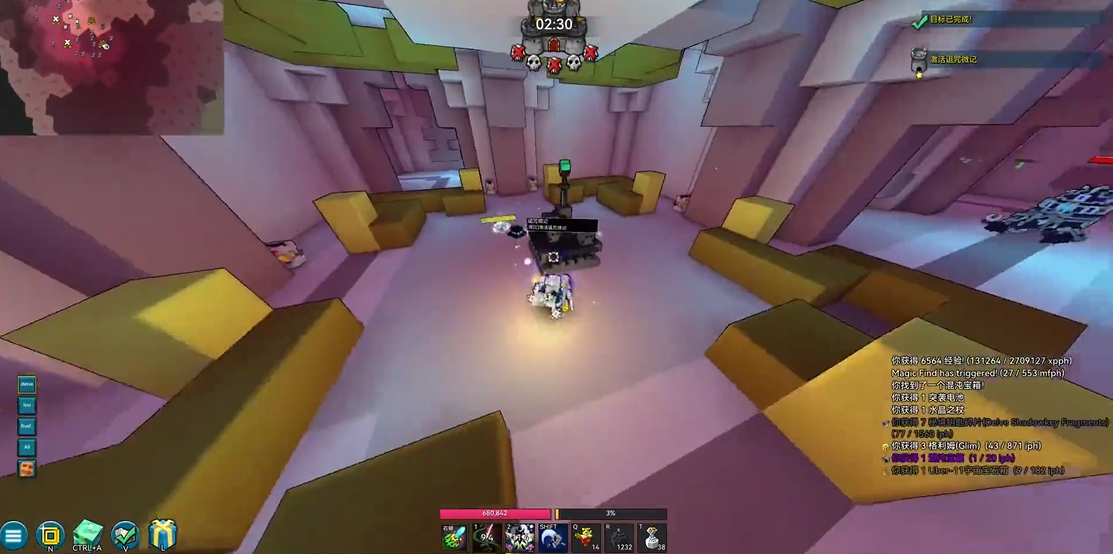Use the SHIFT crescent moon dodge ability
The image size is (1113, 554).
[x=553, y=537]
